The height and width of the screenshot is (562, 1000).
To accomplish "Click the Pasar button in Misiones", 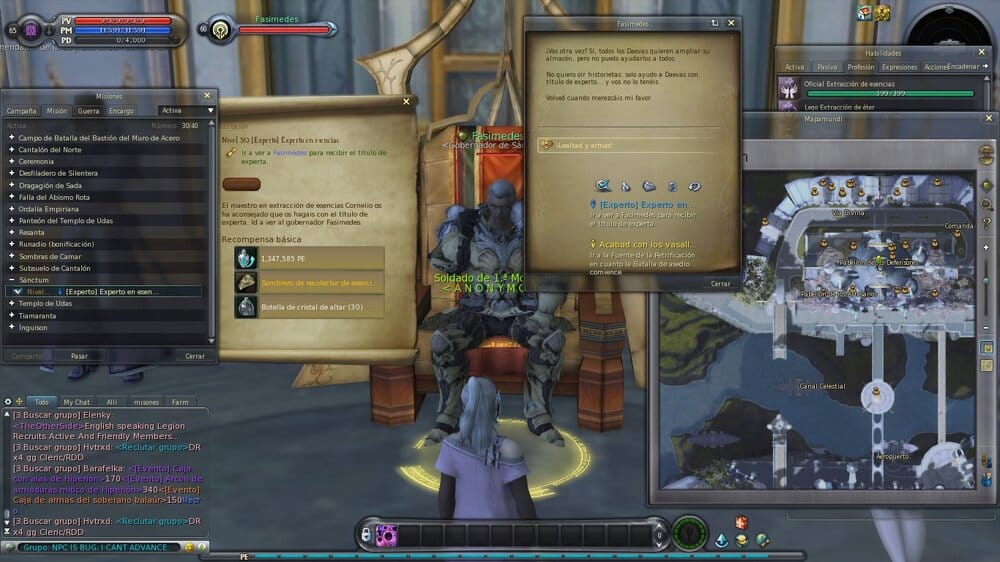I will tap(79, 355).
